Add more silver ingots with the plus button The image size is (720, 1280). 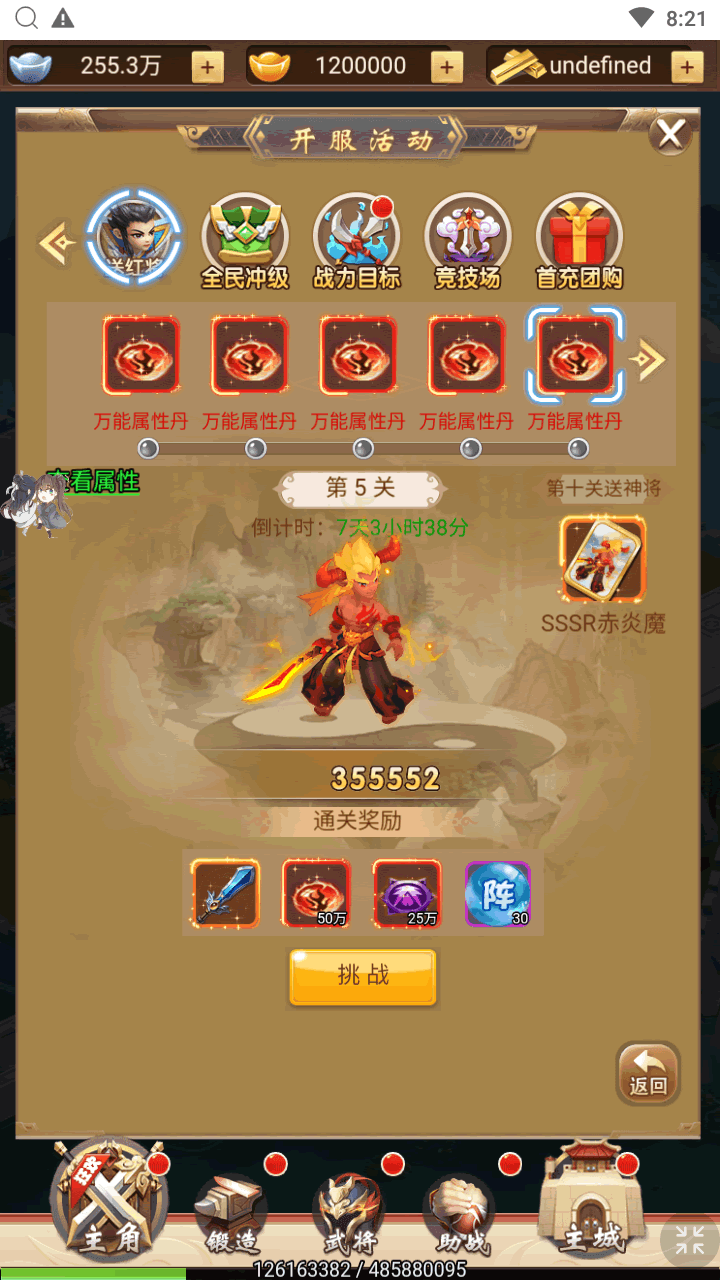[207, 67]
